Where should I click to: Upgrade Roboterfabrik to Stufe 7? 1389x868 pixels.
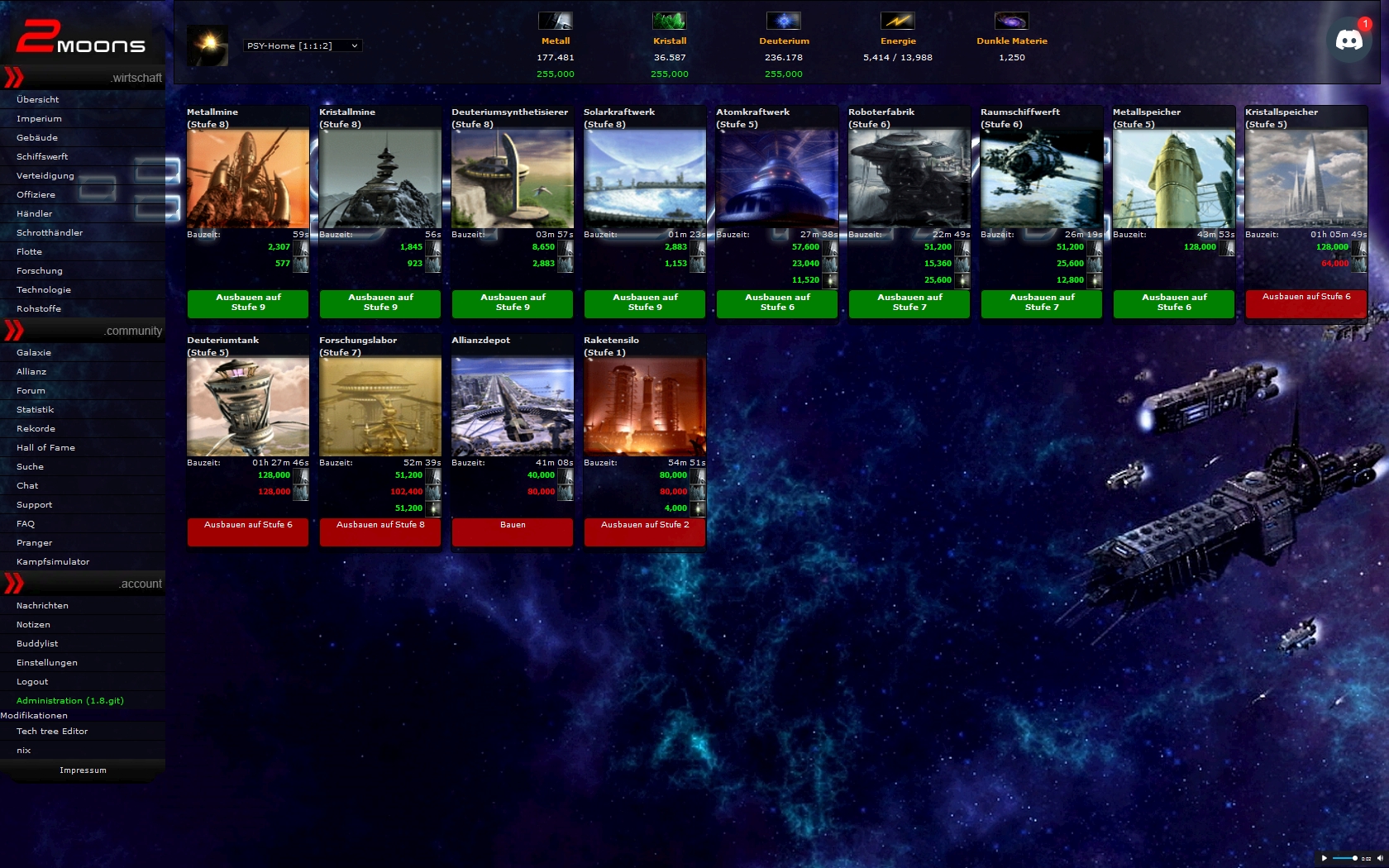pyautogui.click(x=909, y=303)
